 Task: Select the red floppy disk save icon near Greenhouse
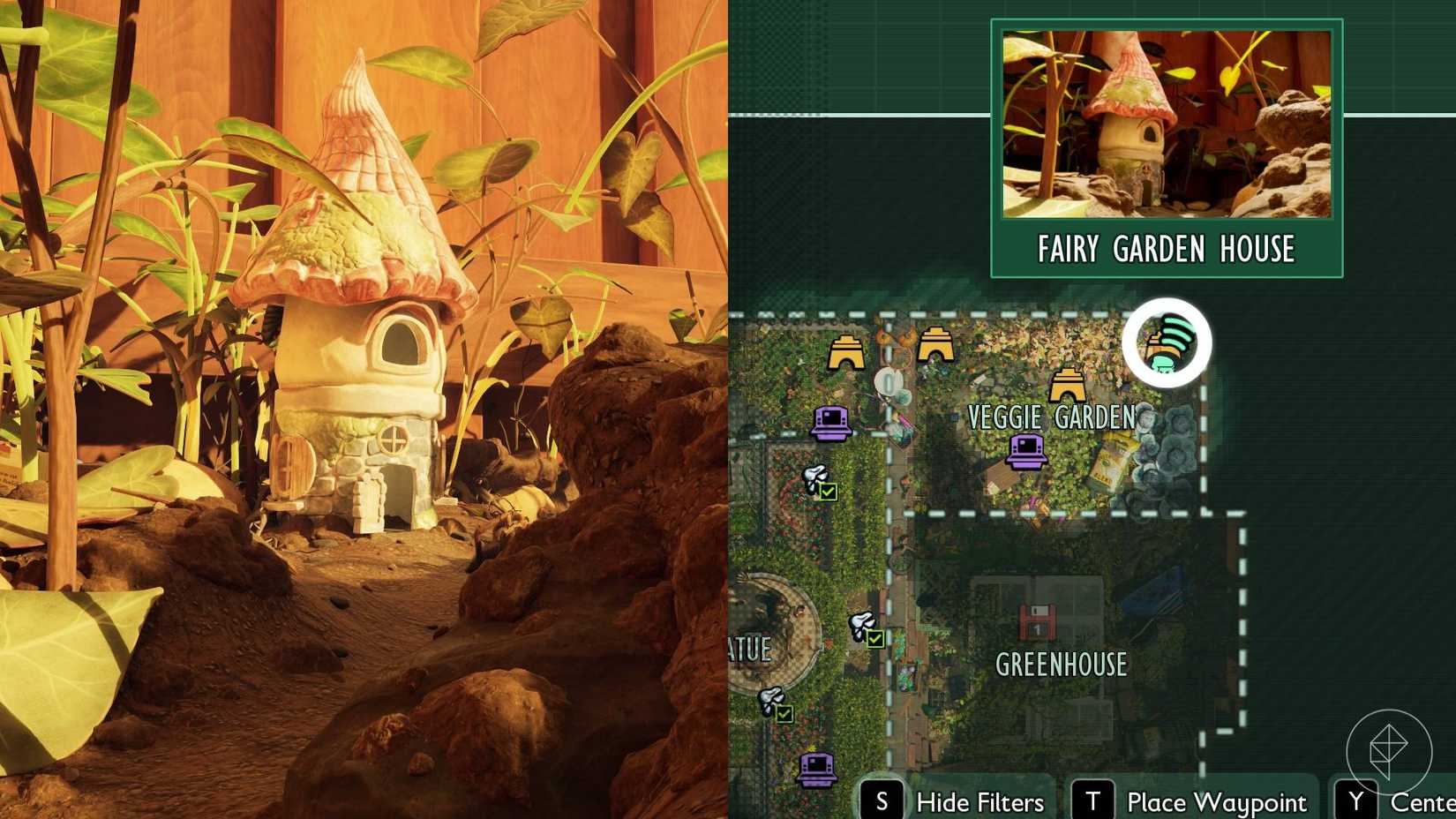tap(1039, 622)
